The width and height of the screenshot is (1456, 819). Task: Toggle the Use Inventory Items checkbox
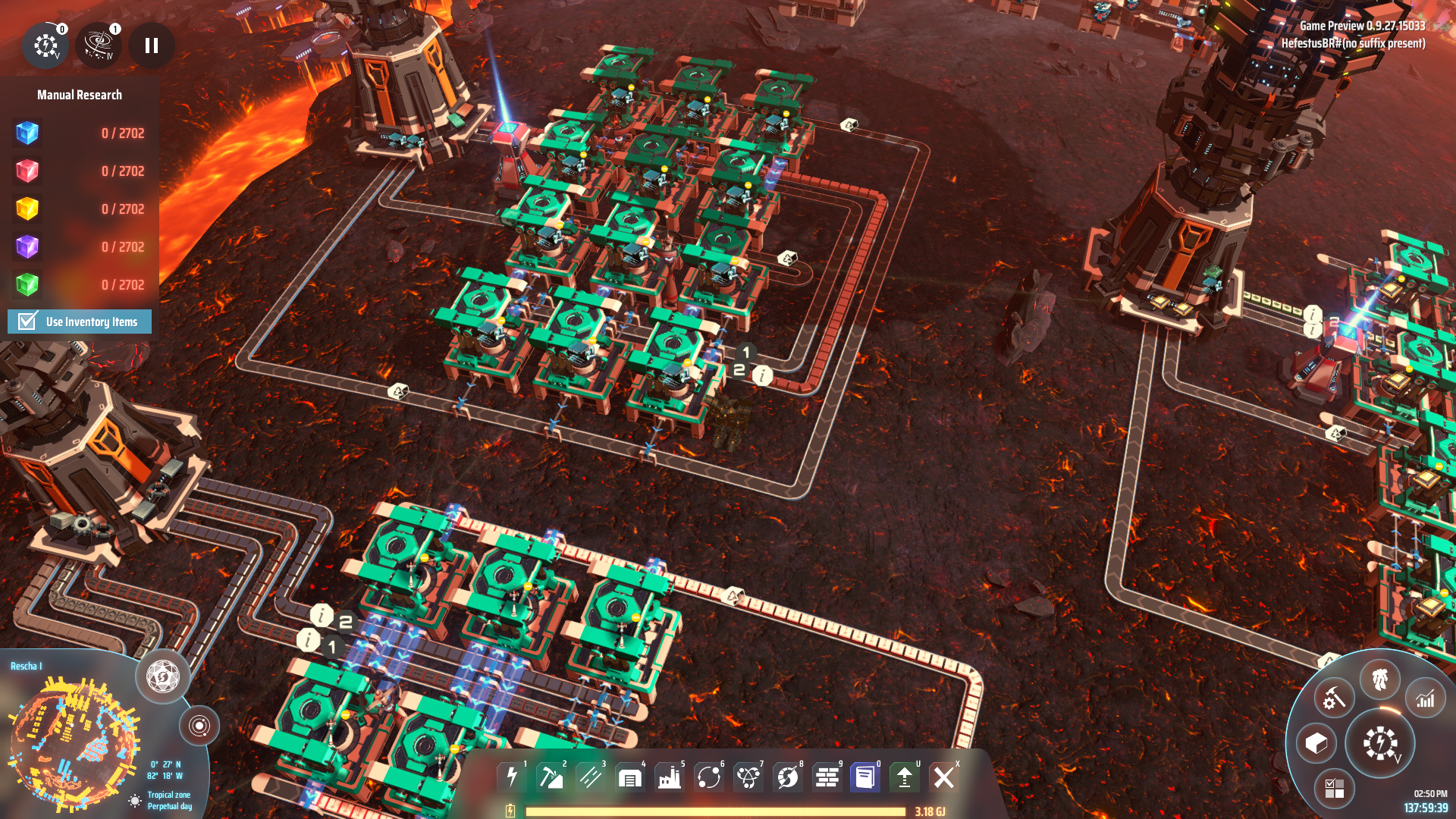click(x=28, y=322)
